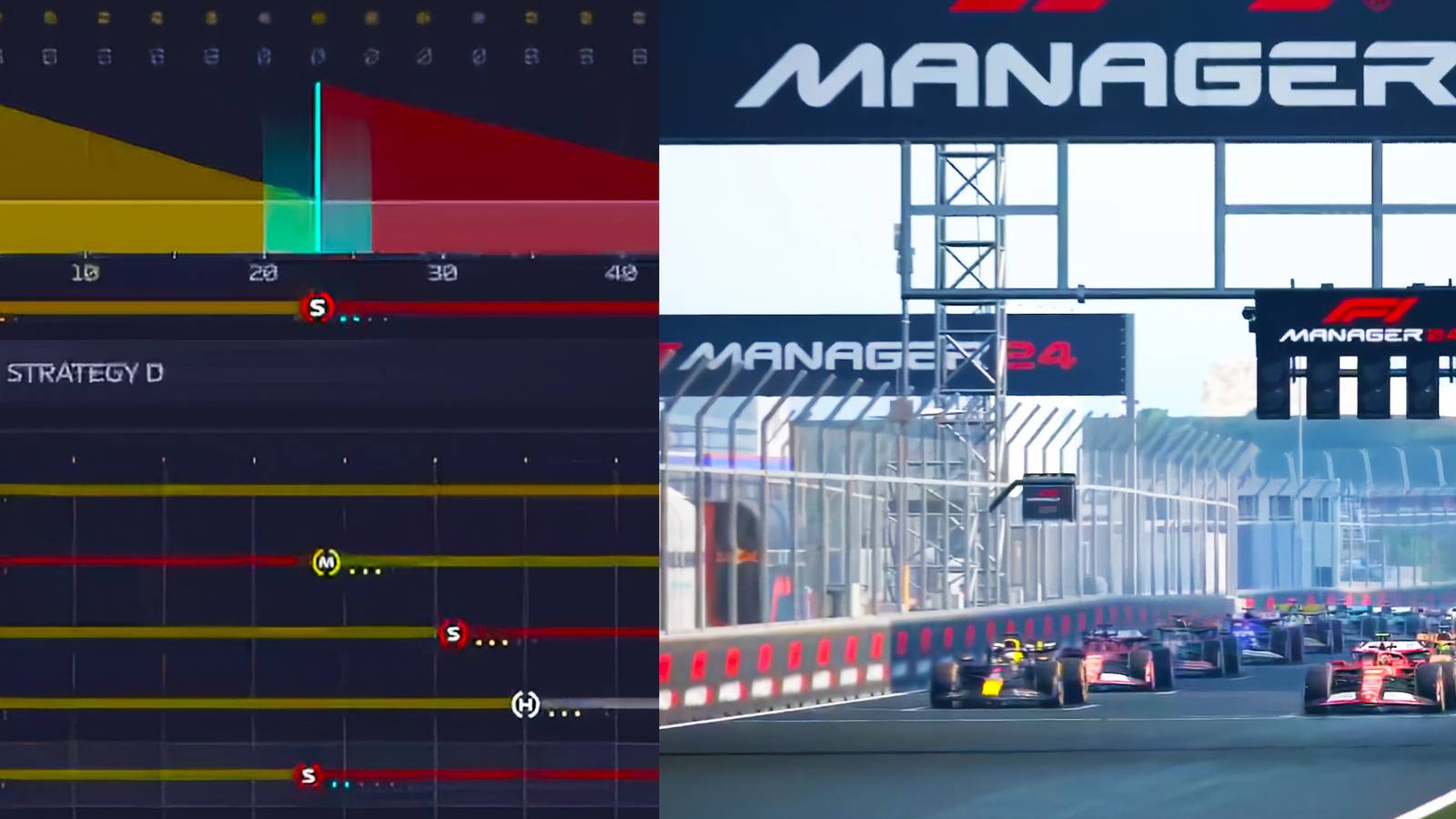This screenshot has height=819, width=1456.
Task: Open the lap 30 timeline section
Action: pyautogui.click(x=440, y=269)
